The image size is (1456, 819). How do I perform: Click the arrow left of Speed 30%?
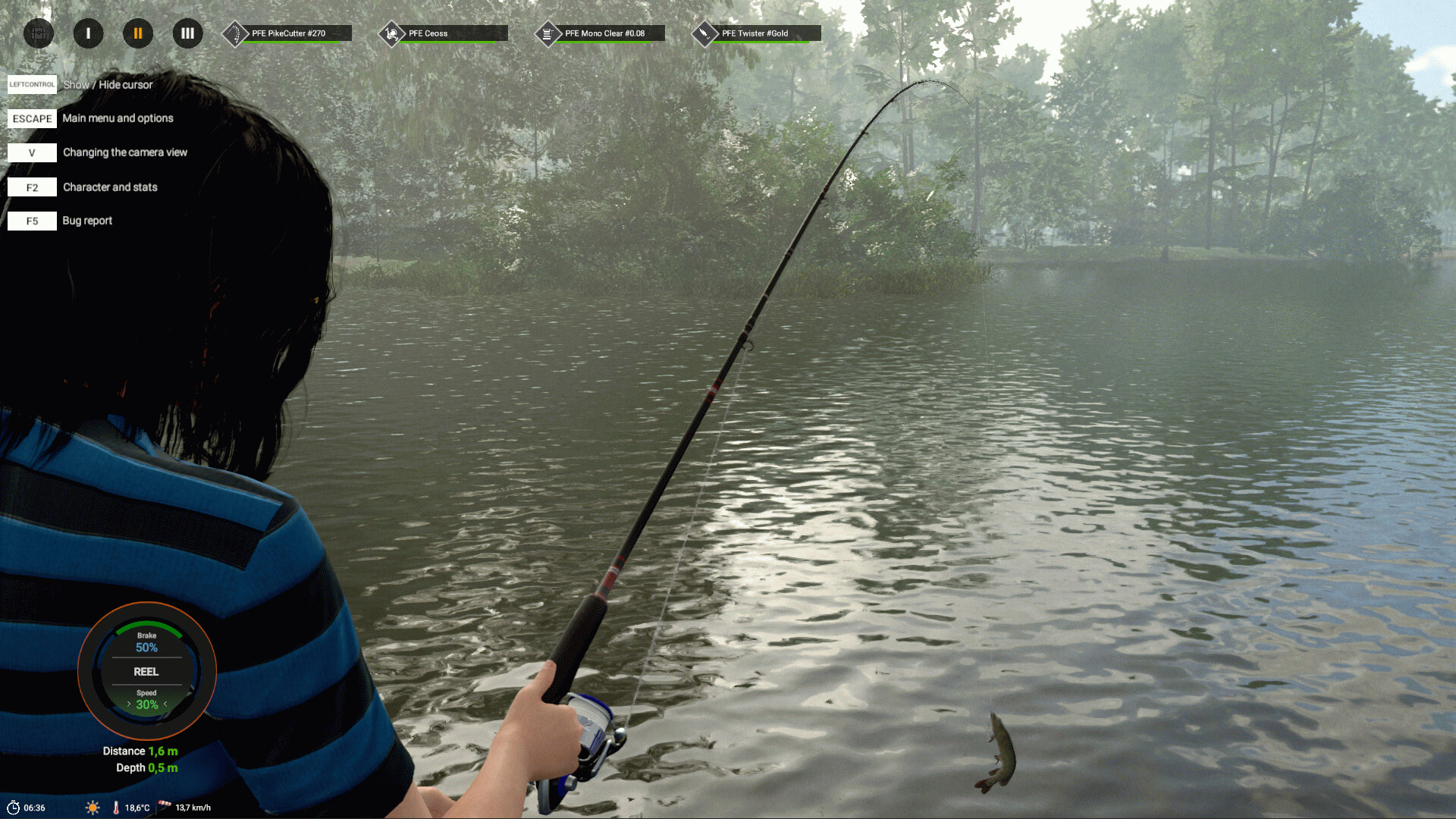[129, 704]
